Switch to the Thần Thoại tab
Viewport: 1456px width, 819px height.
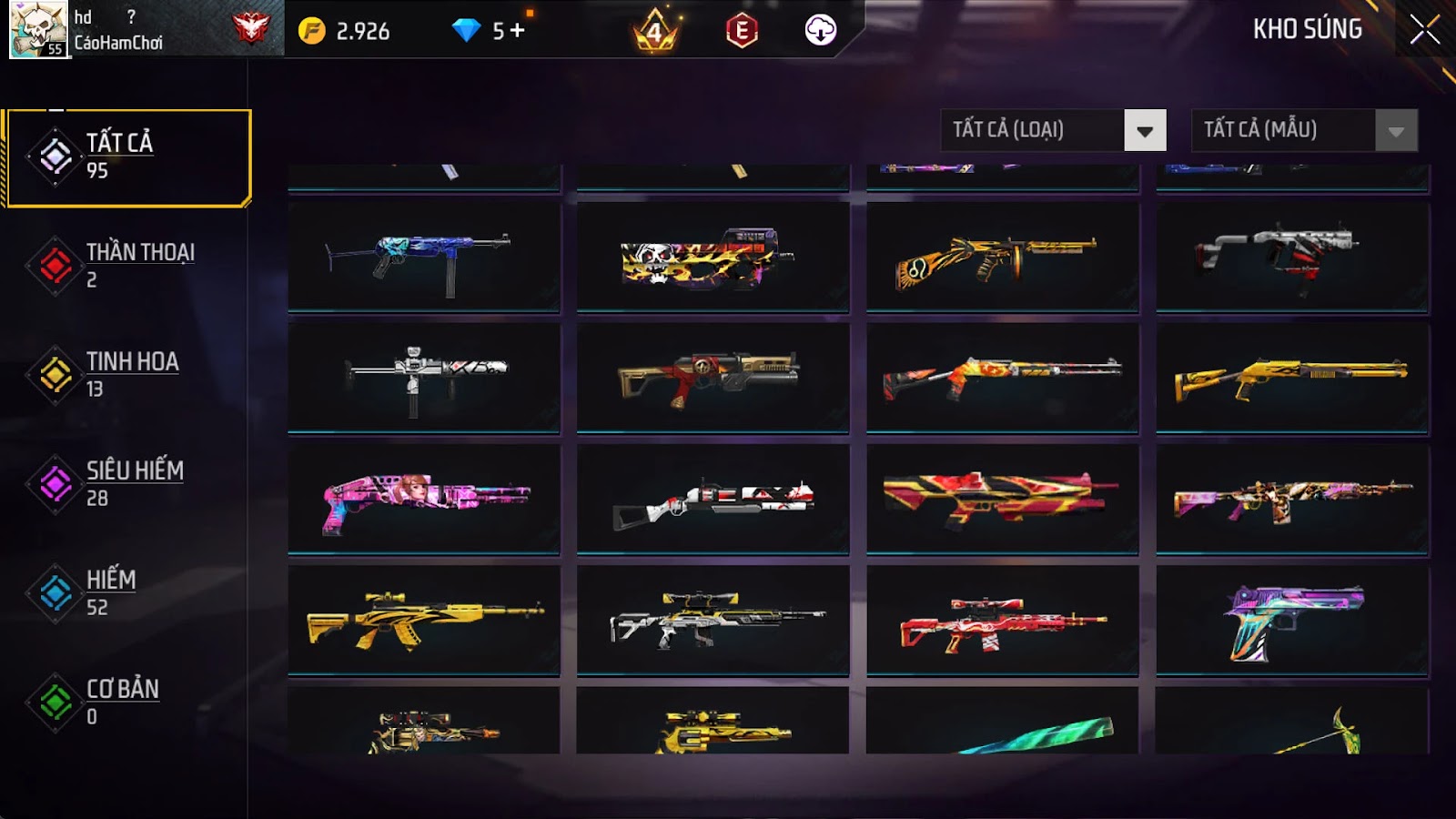[128, 265]
